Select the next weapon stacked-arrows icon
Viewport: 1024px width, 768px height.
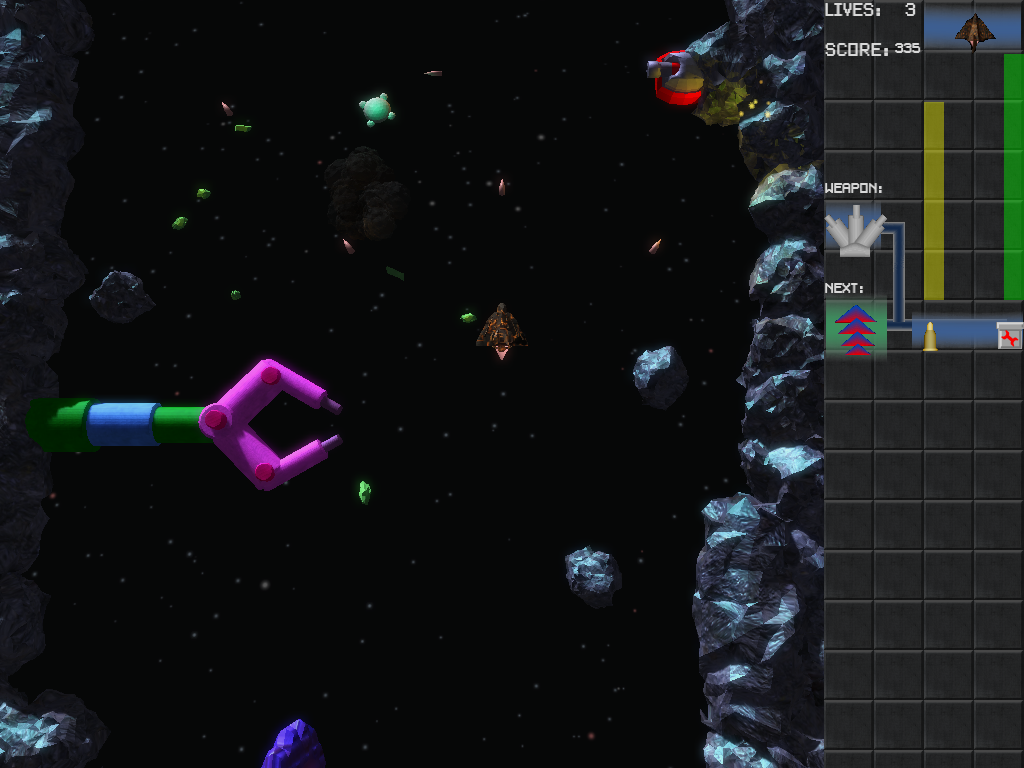pyautogui.click(x=856, y=330)
